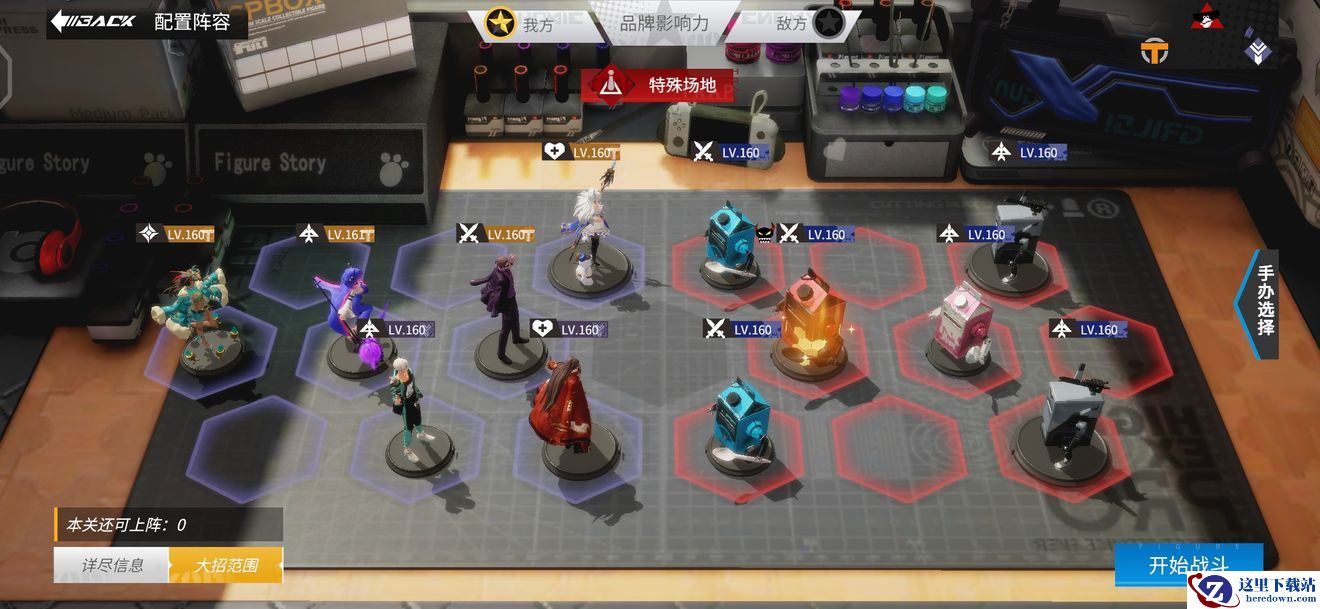Expand the 手办选择 side panel
The height and width of the screenshot is (609, 1320).
(1263, 300)
